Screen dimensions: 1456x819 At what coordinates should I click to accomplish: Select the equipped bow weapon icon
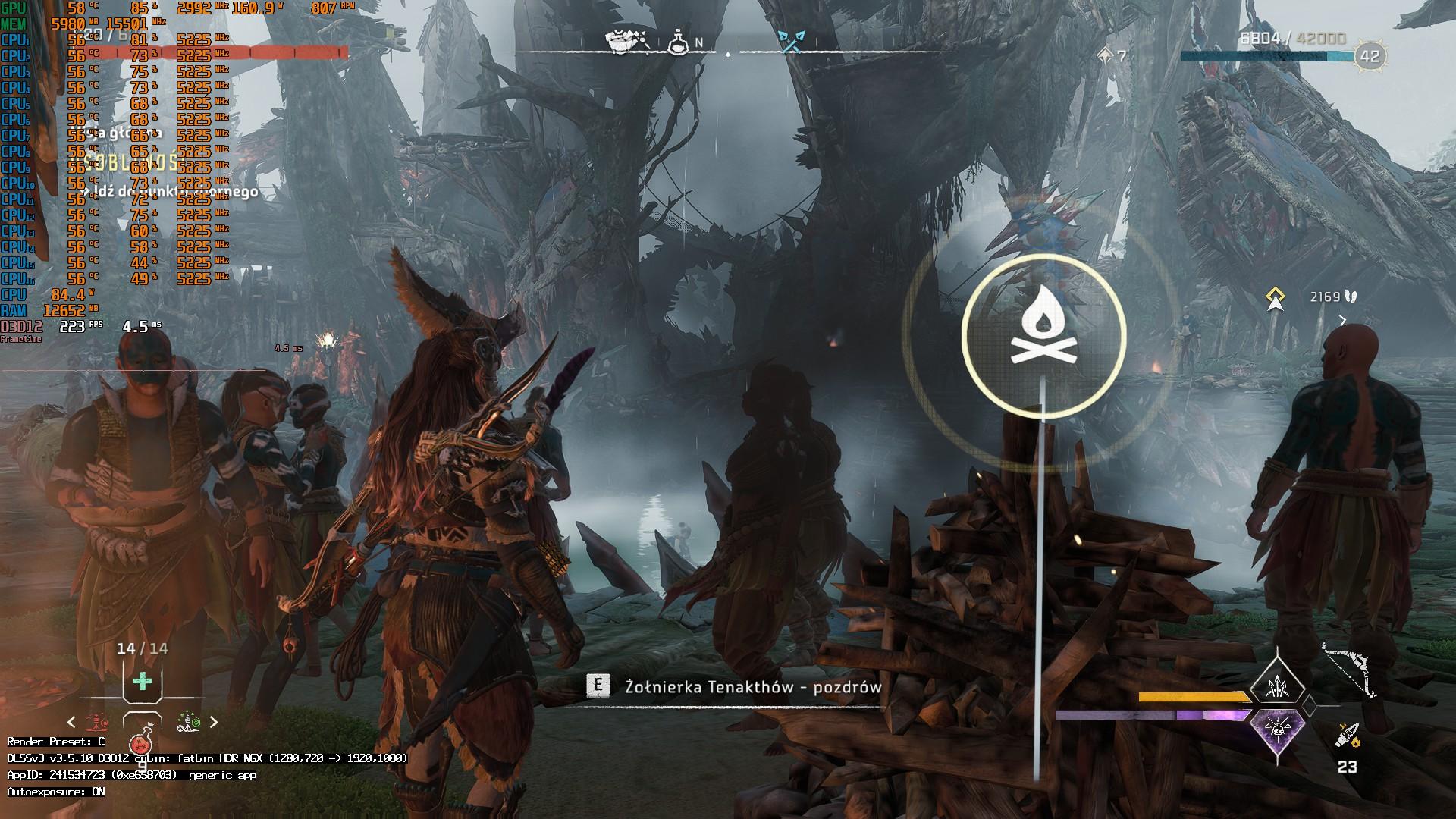[1350, 671]
